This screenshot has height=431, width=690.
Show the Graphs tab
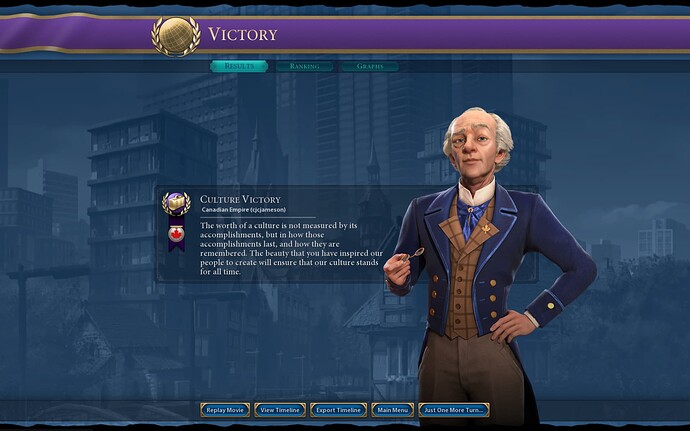[369, 67]
